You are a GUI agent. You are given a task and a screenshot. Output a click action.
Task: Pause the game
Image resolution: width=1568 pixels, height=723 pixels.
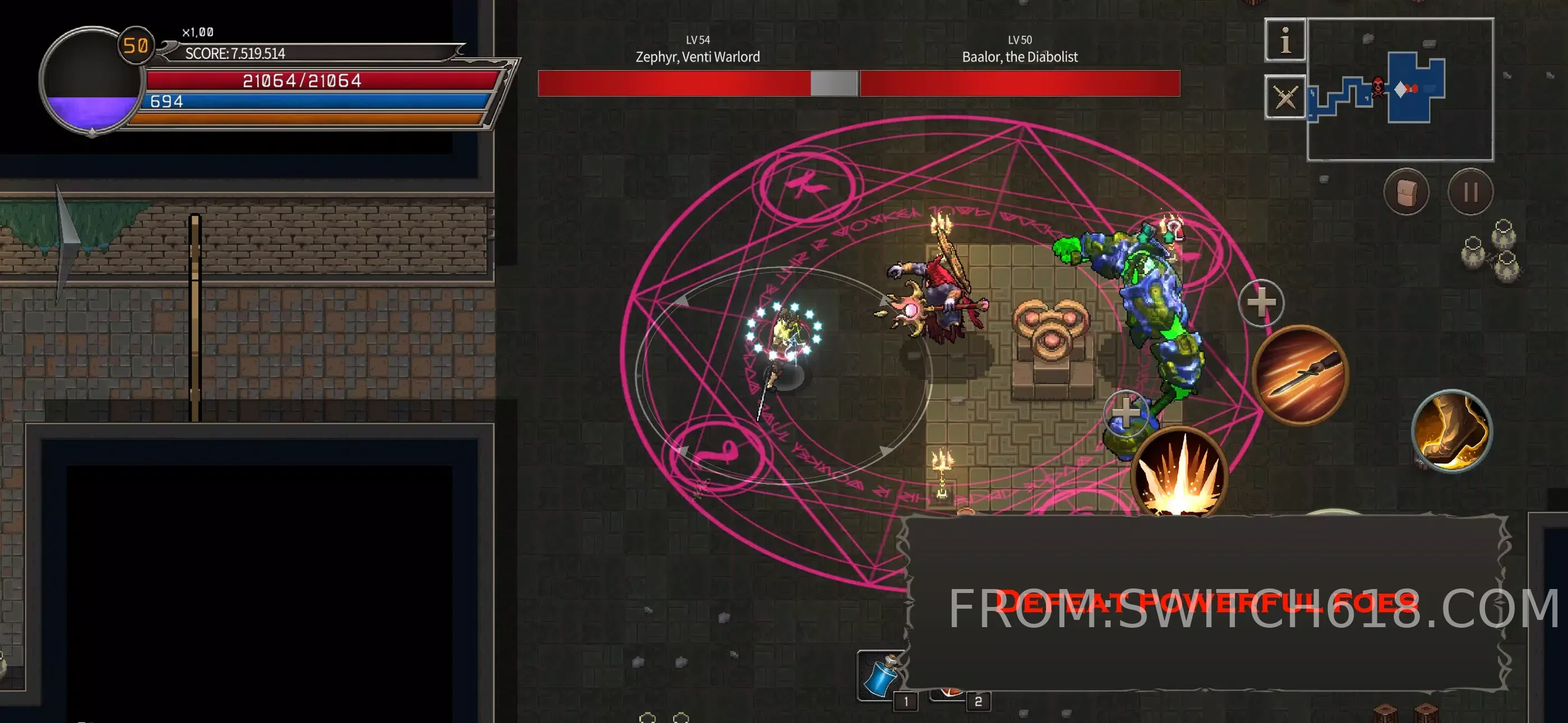(1470, 192)
